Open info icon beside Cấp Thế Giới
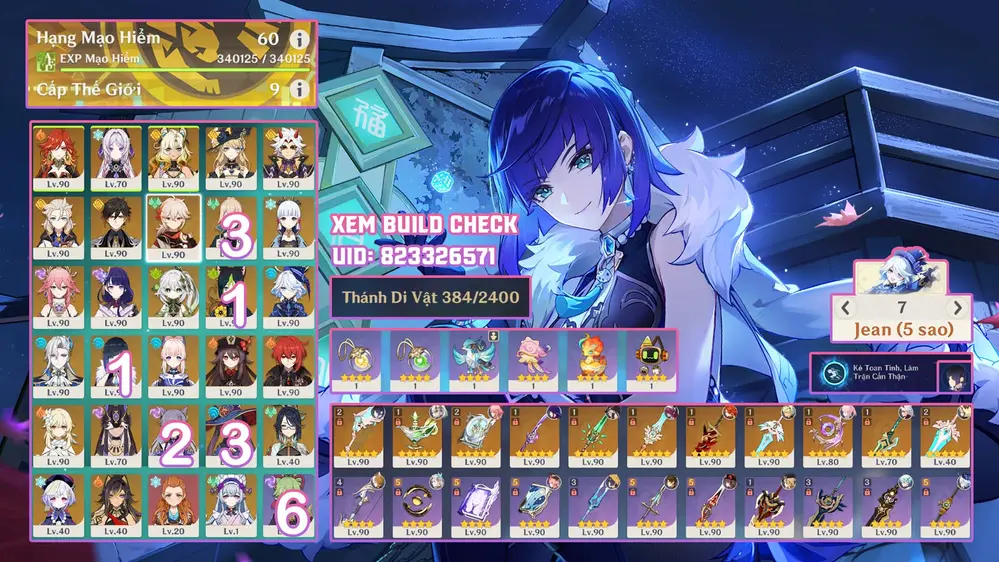 [x=298, y=90]
